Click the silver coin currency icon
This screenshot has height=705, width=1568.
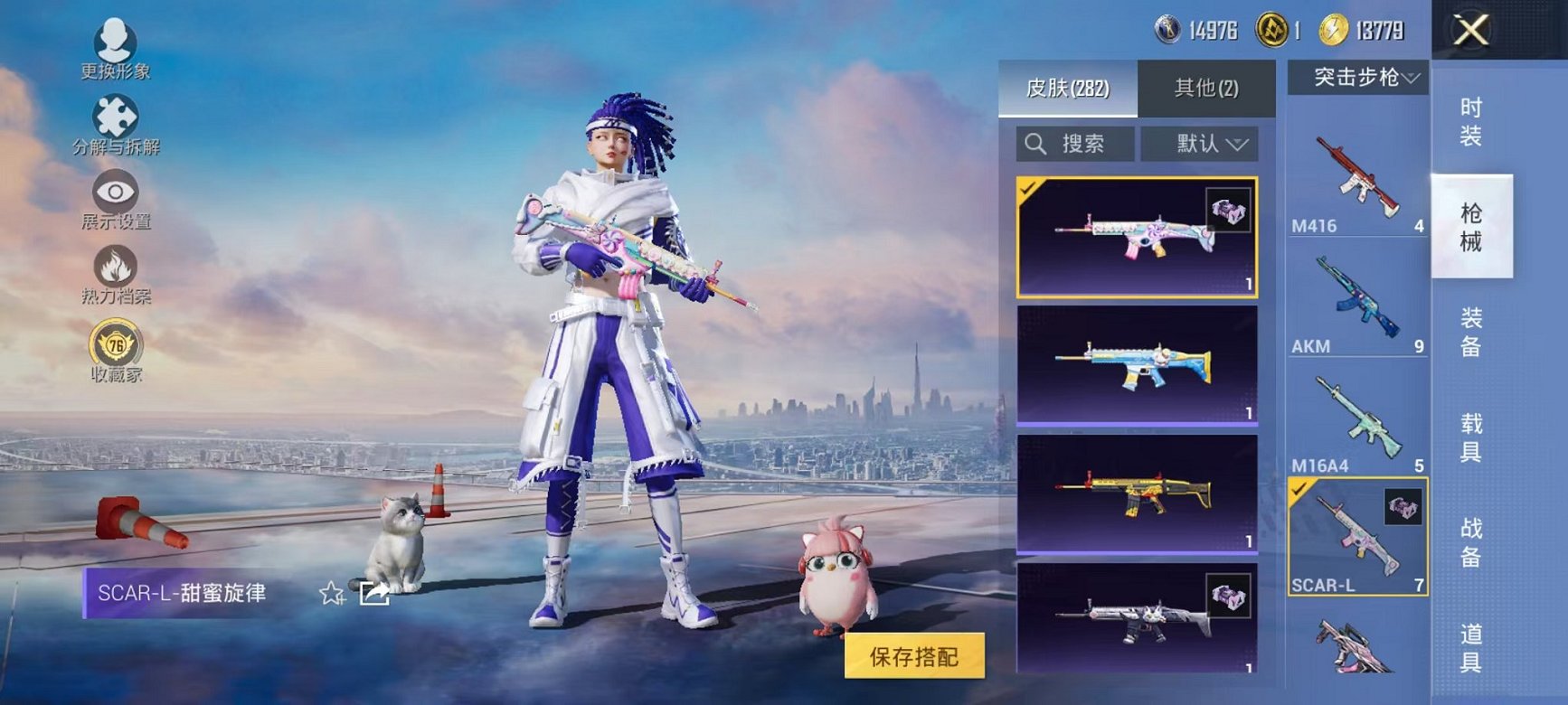click(x=1167, y=27)
